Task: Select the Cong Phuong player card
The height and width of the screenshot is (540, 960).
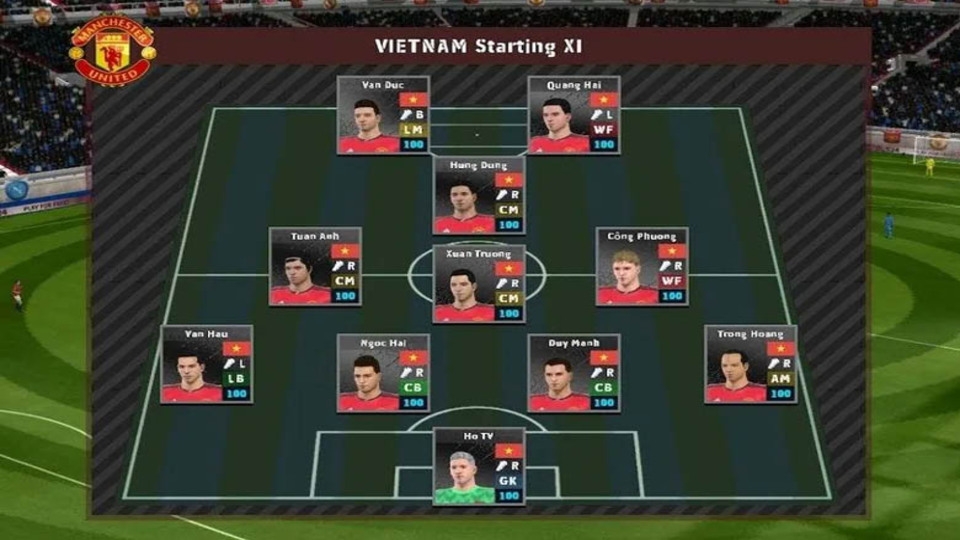Action: [642, 267]
